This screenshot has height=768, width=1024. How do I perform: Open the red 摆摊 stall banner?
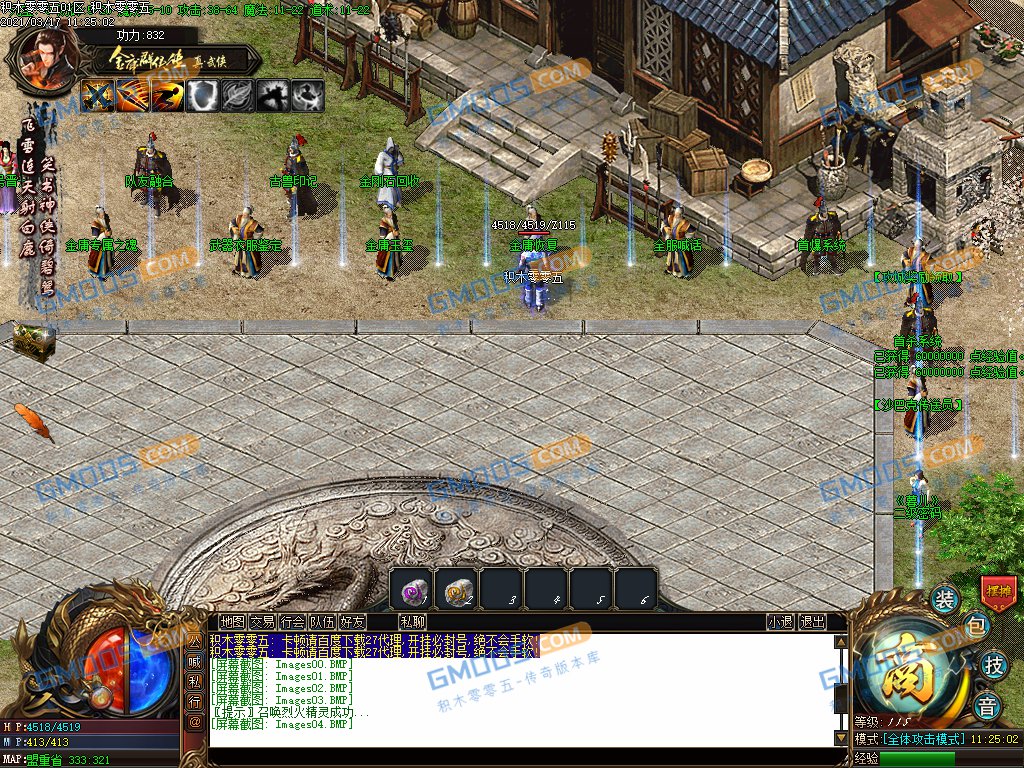(998, 591)
